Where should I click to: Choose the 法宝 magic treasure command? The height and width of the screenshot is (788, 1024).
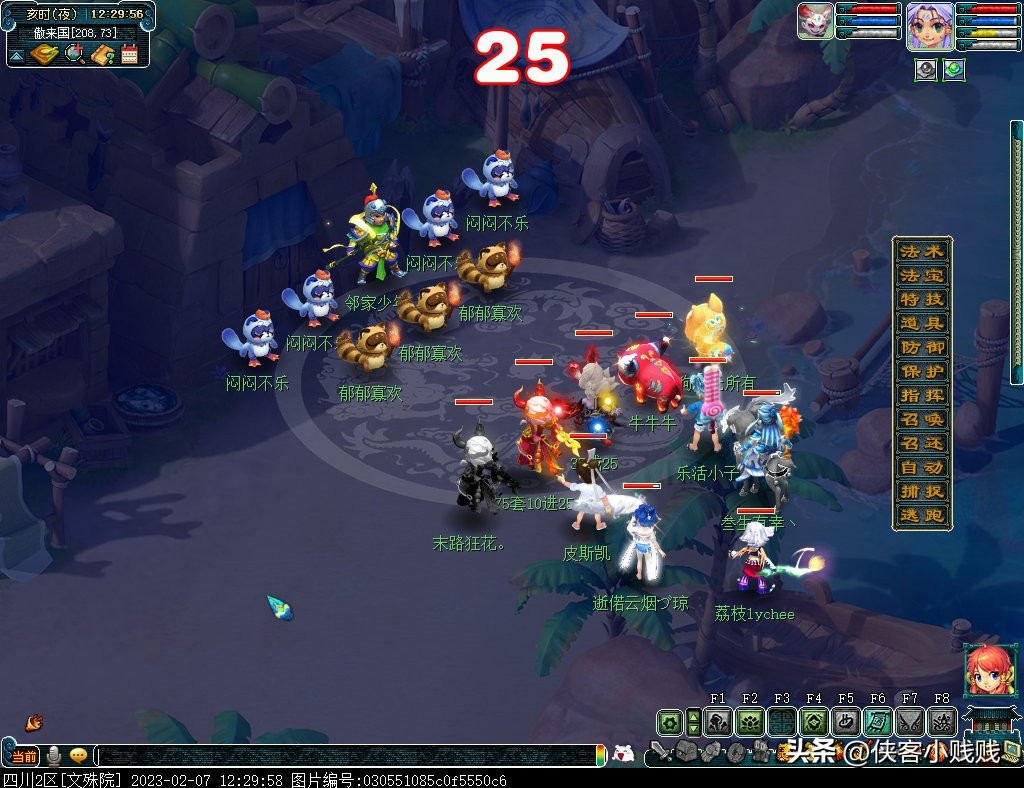(x=921, y=275)
